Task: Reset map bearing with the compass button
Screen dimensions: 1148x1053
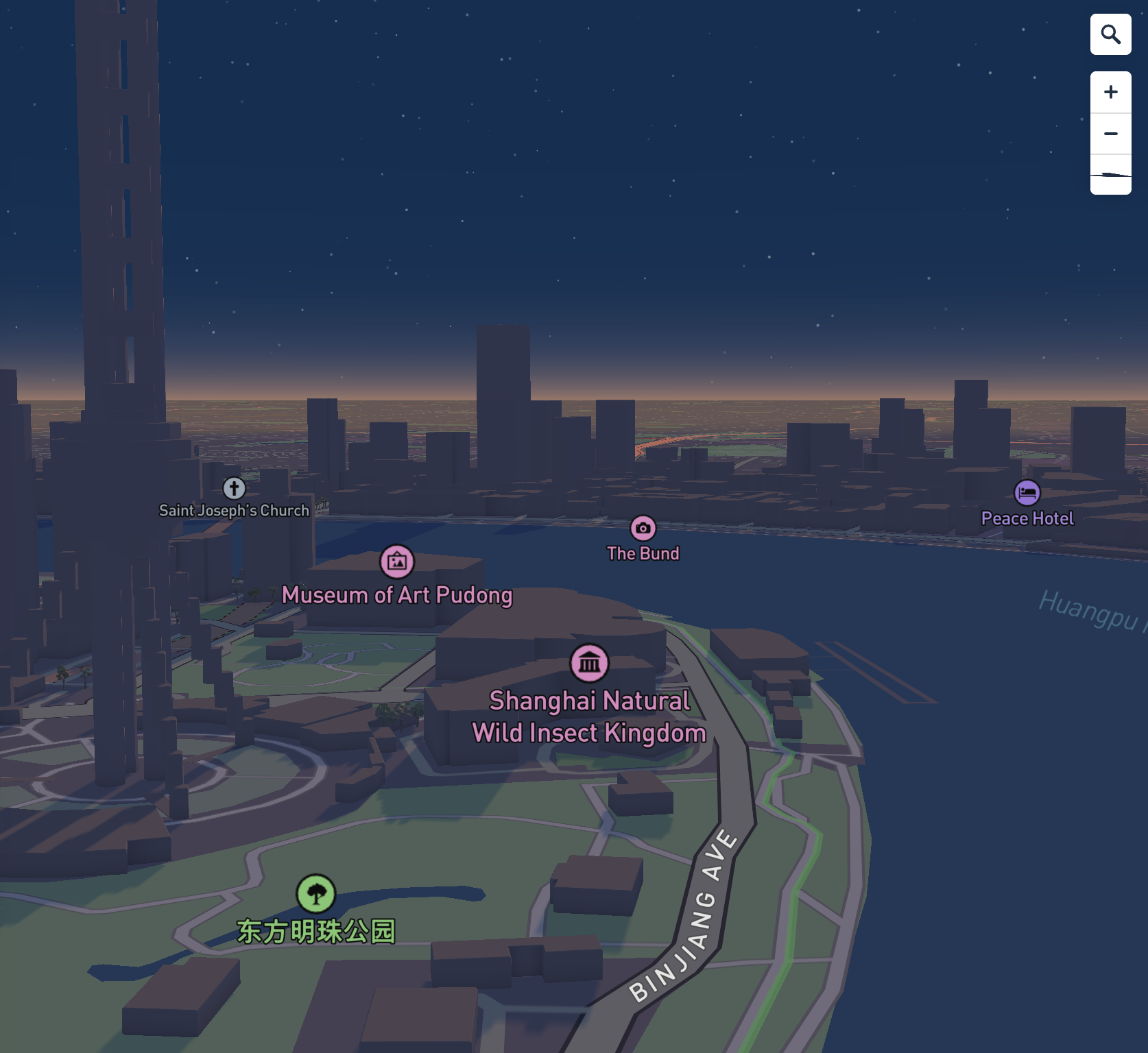Action: [1110, 175]
